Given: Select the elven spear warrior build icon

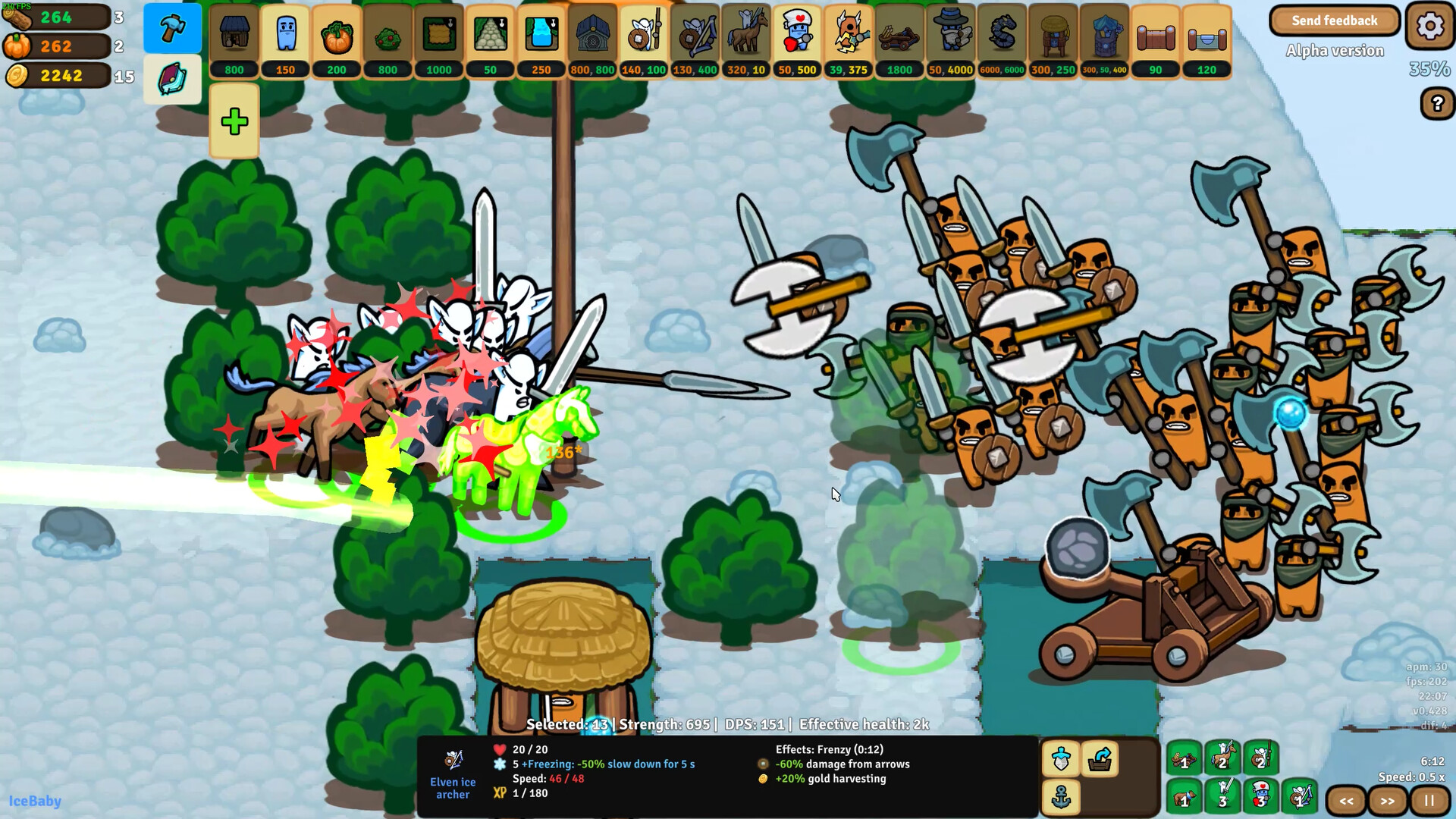Looking at the screenshot, I should point(644,34).
